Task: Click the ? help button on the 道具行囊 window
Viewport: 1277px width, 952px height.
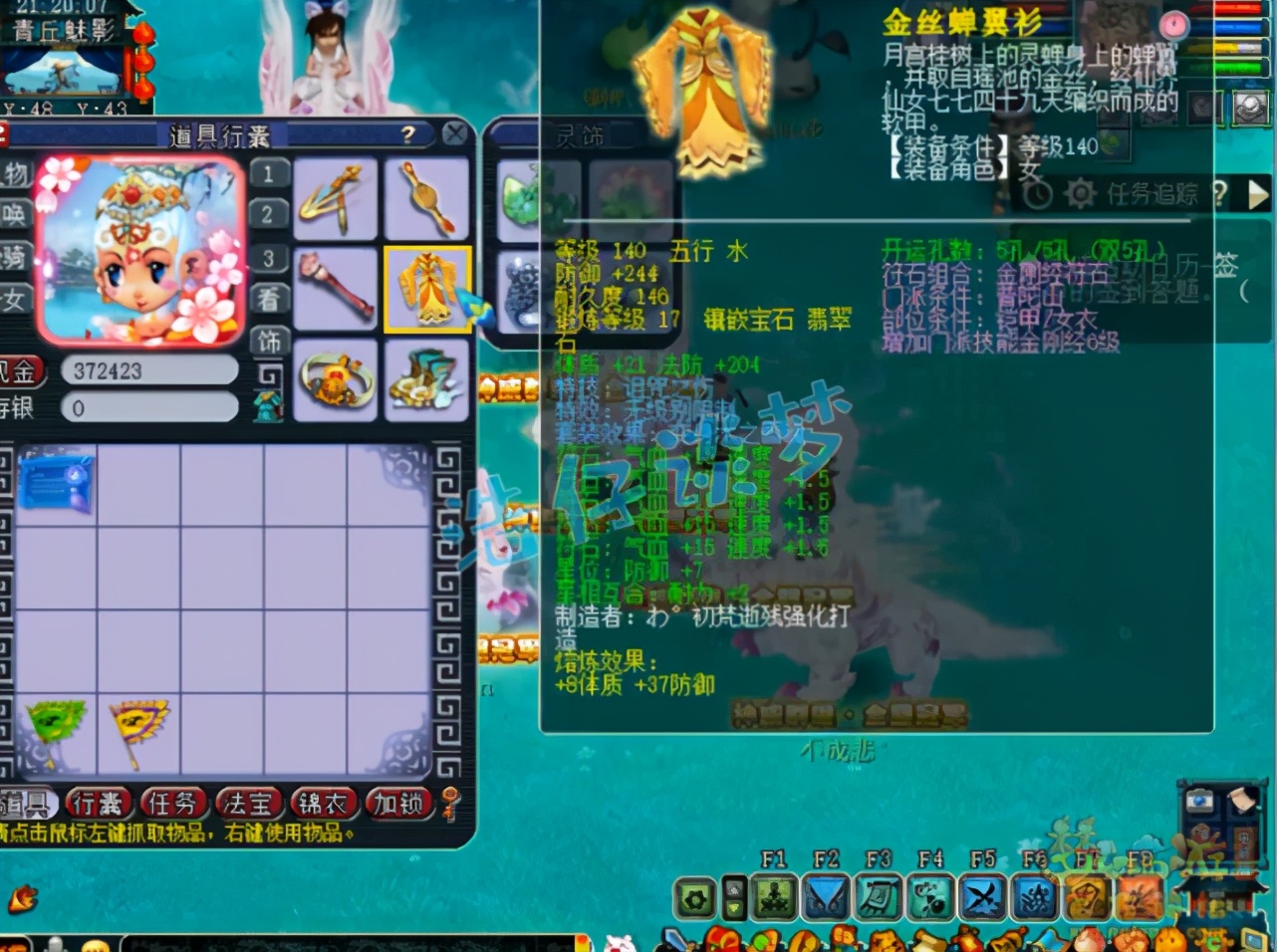Action: click(408, 134)
